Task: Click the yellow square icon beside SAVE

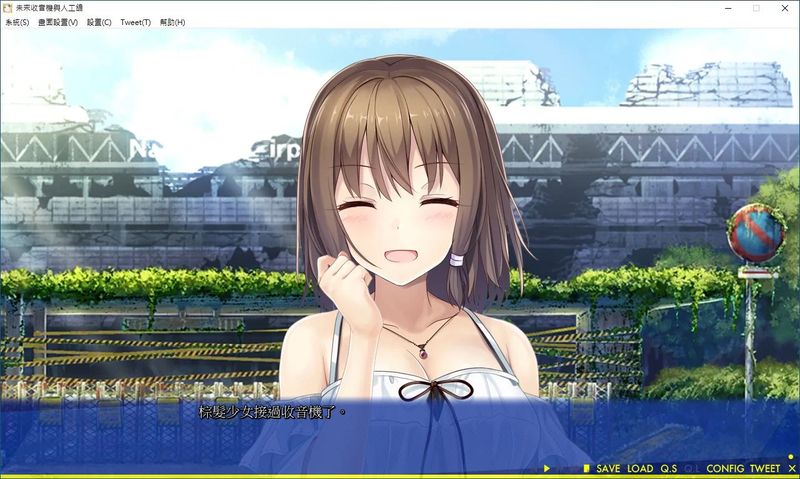Action: pyautogui.click(x=587, y=468)
